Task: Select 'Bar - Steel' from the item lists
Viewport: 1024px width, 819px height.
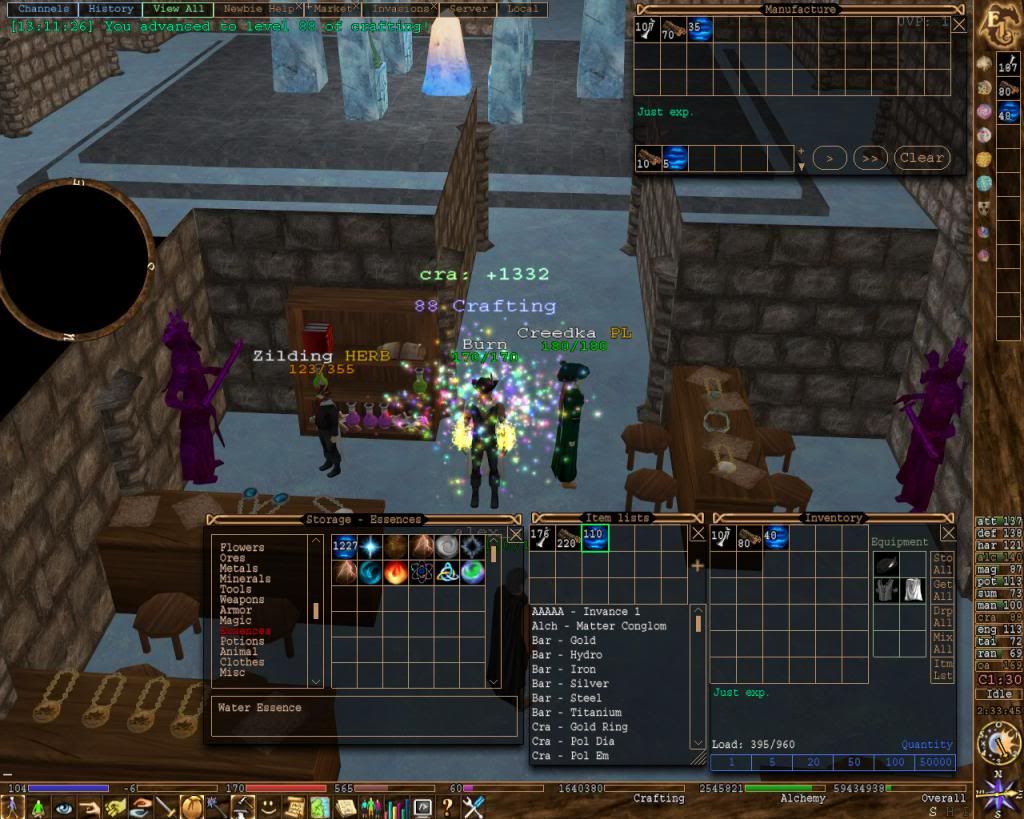Action: 566,698
